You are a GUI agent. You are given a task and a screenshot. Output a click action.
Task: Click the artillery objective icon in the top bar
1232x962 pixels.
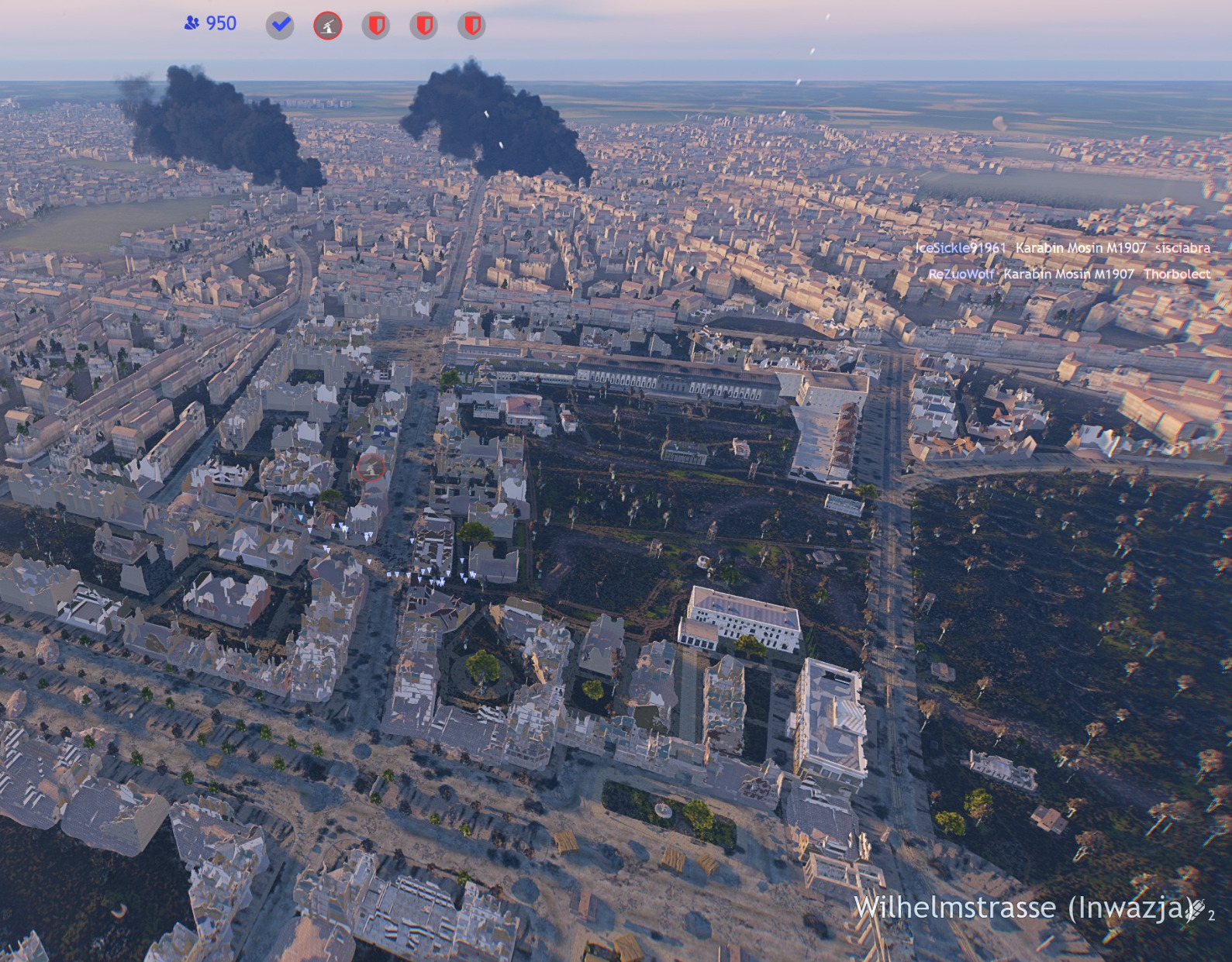(328, 26)
